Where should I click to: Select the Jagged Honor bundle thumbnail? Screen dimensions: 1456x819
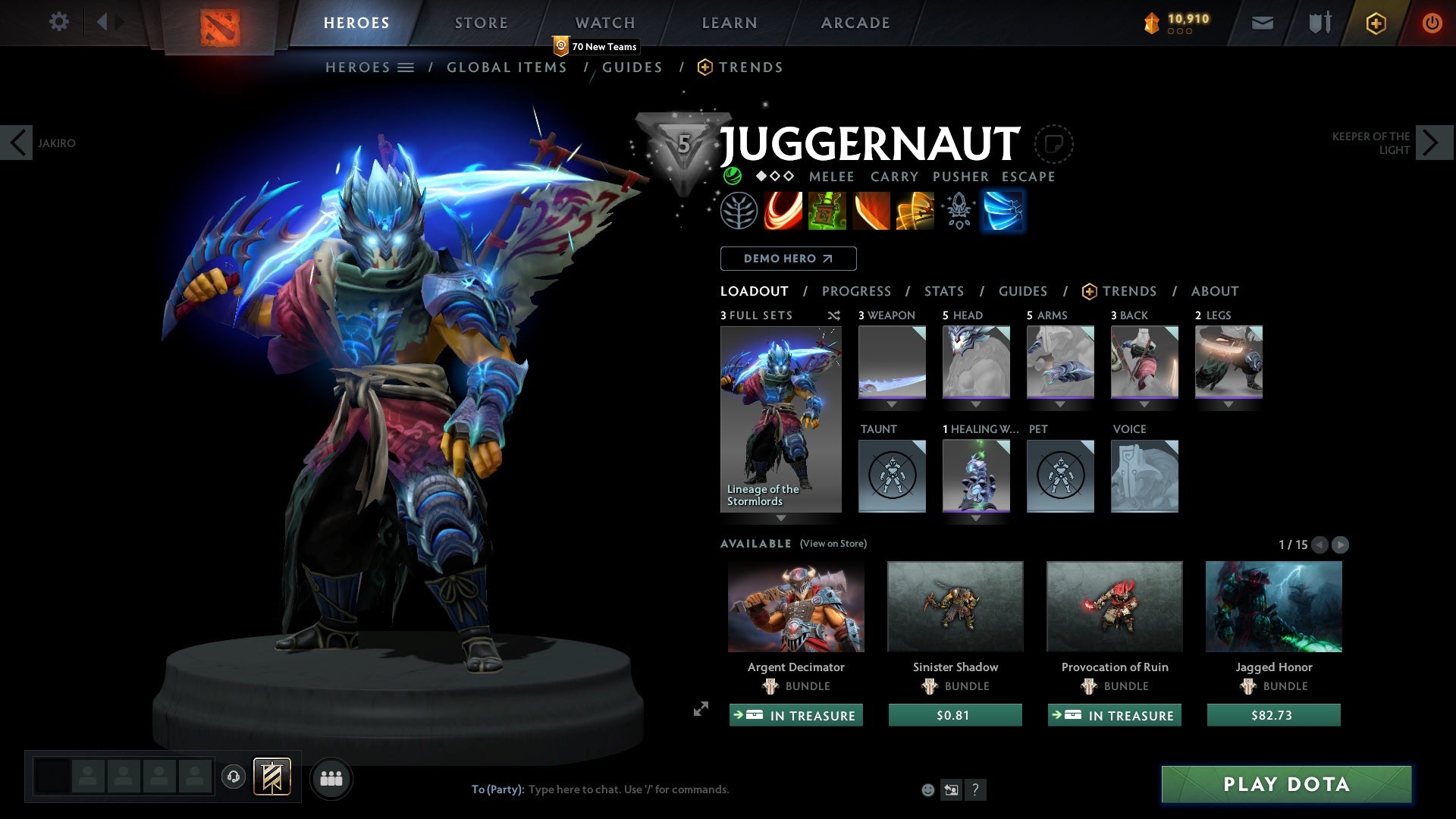tap(1273, 607)
